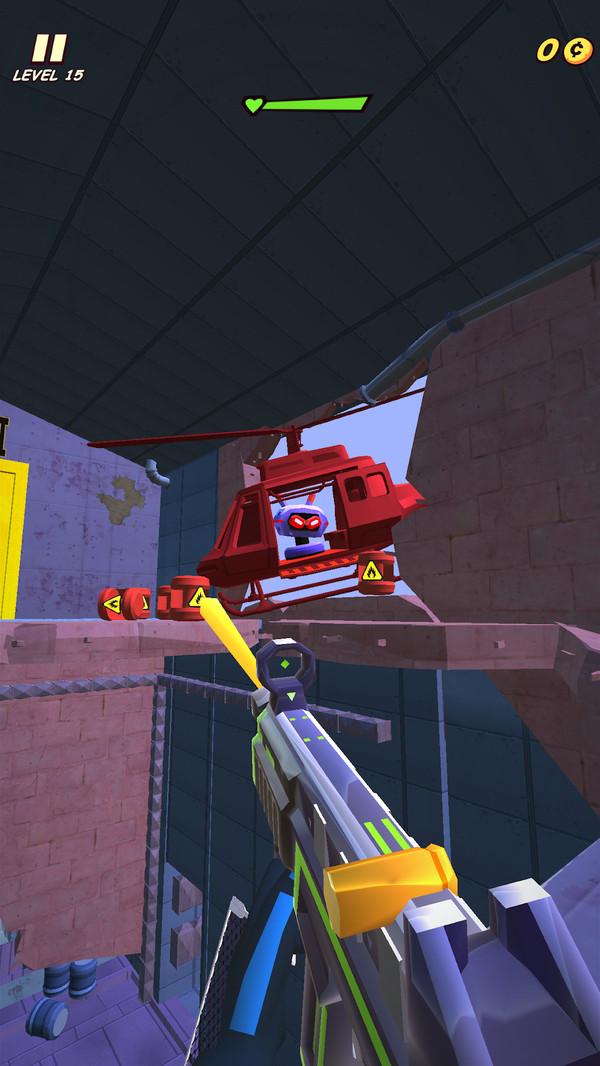Image resolution: width=600 pixels, height=1066 pixels.
Task: Pause the game with the pause button
Action: point(48,48)
